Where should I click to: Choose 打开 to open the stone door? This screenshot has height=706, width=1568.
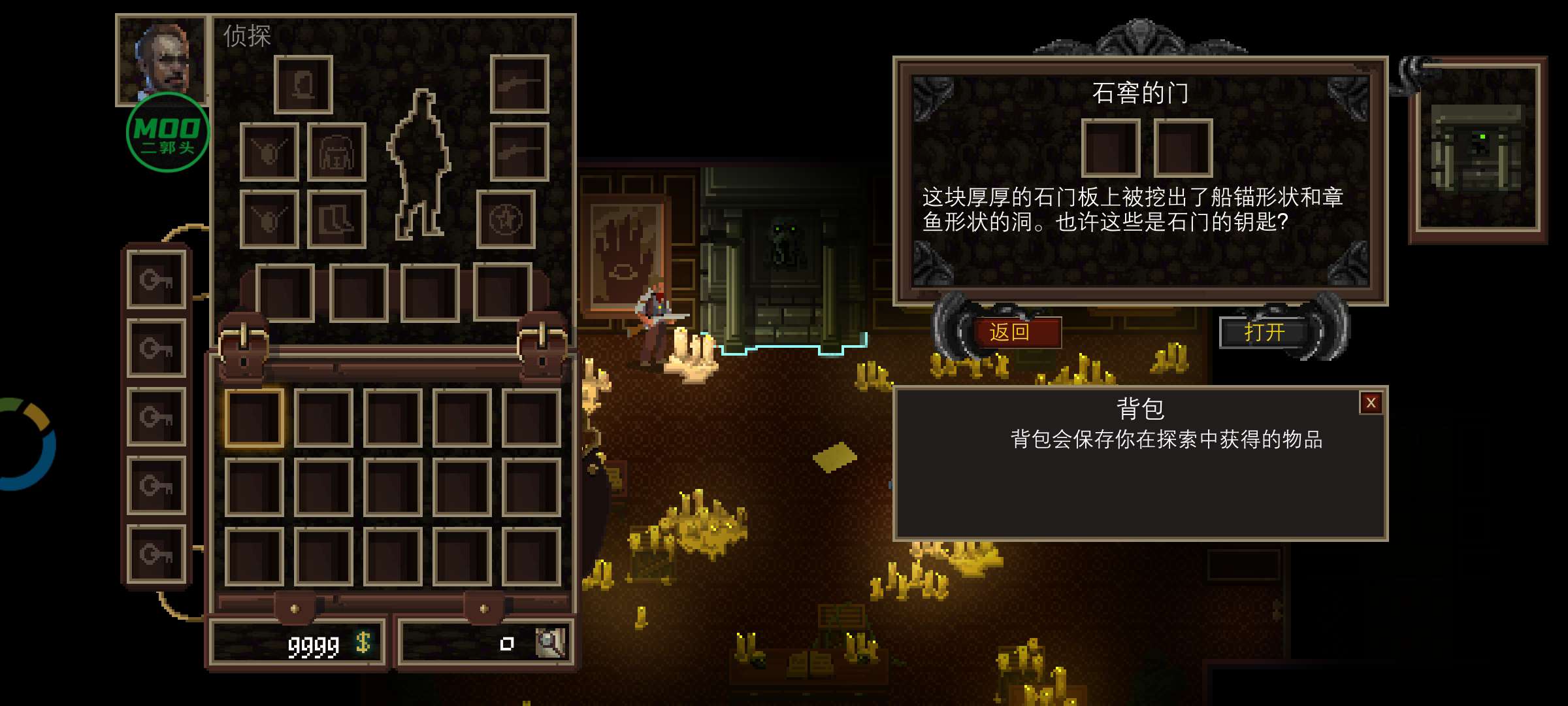pyautogui.click(x=1264, y=333)
